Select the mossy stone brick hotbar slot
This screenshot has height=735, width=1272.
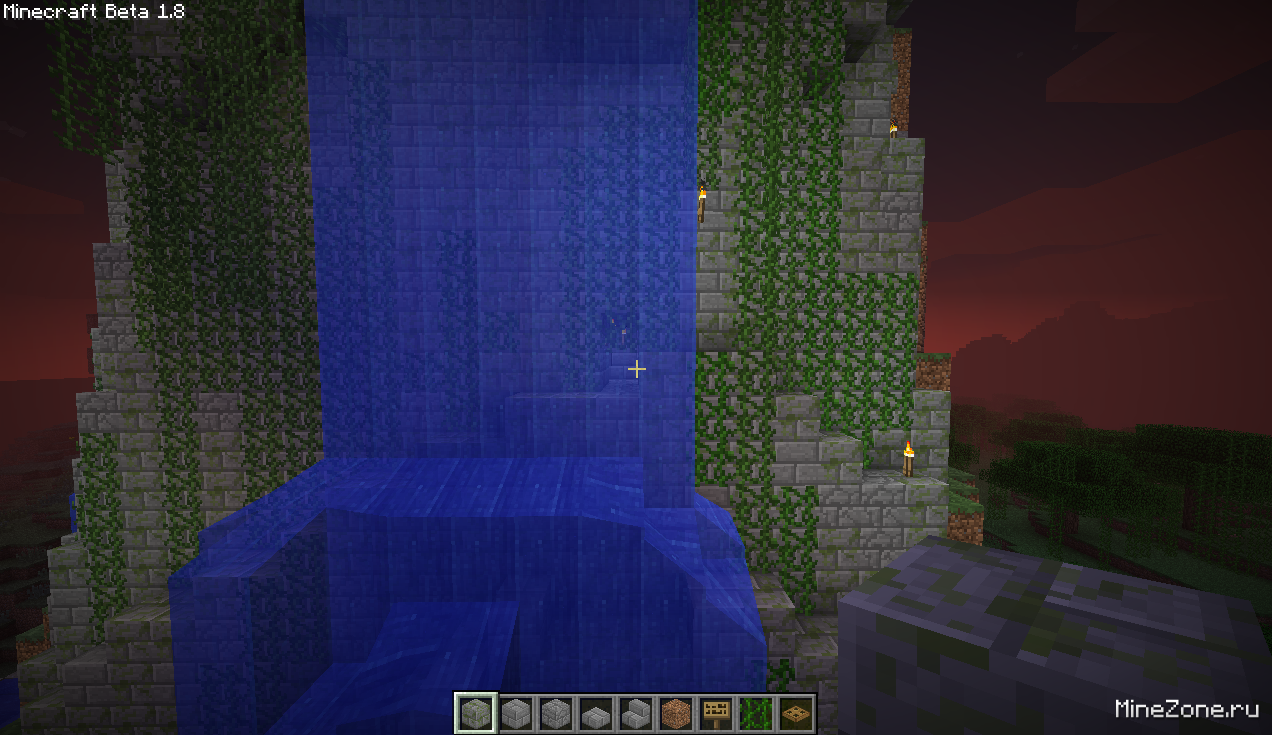click(475, 714)
